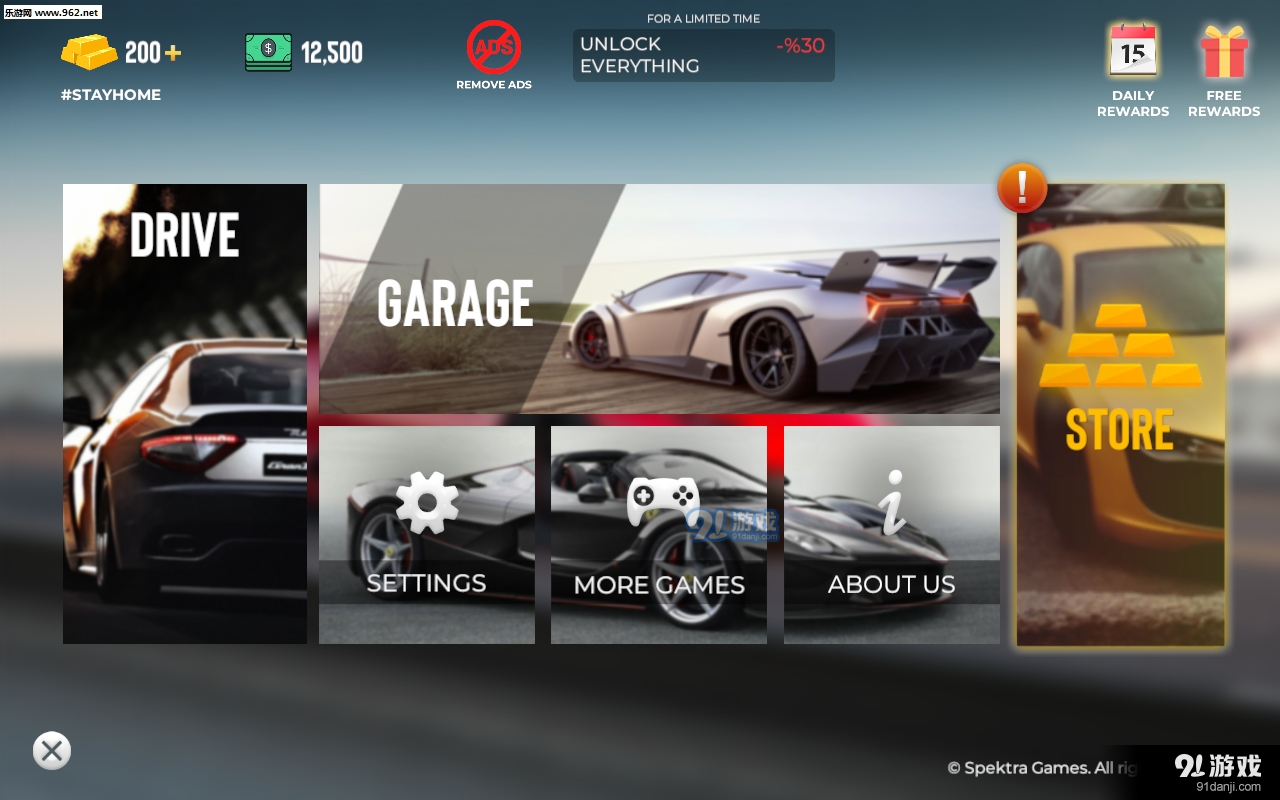
Task: Click the #STAYHOME label
Action: pos(110,94)
